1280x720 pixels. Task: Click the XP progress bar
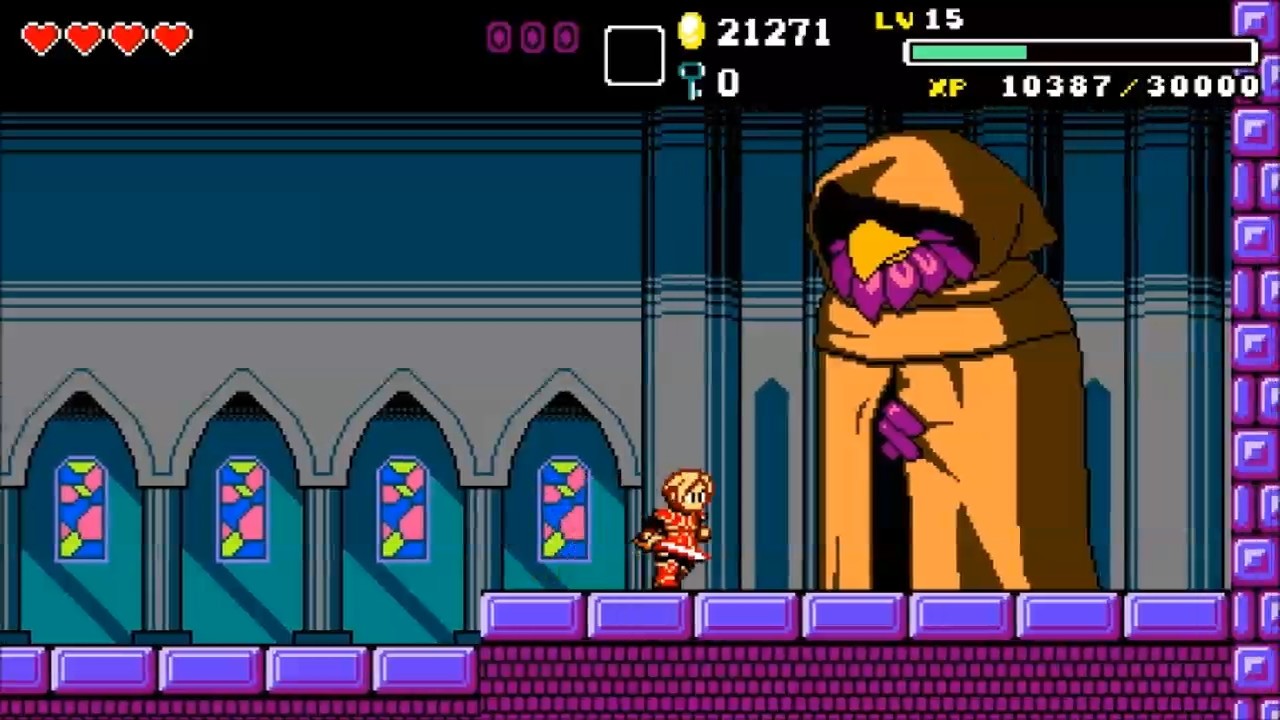pyautogui.click(x=1080, y=52)
